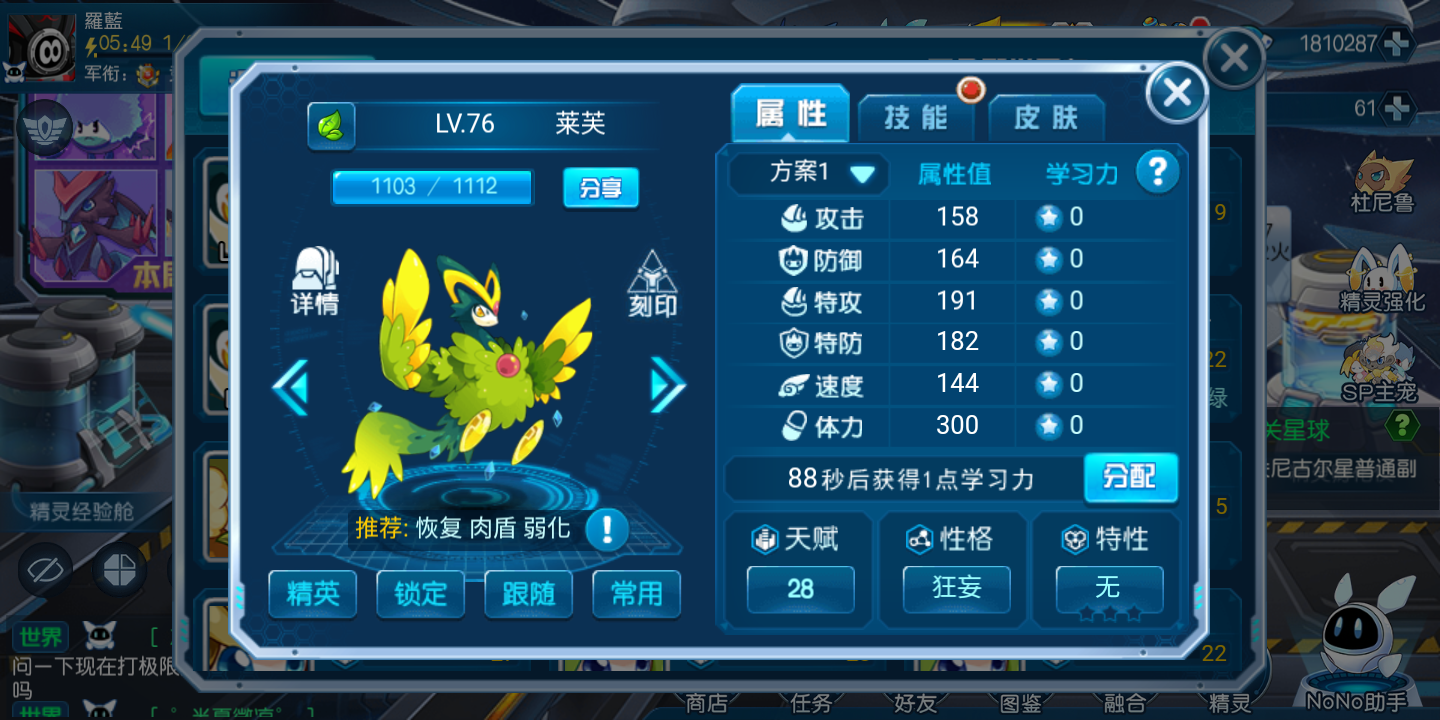Share the pet with 分享 button
The height and width of the screenshot is (720, 1440).
point(600,187)
